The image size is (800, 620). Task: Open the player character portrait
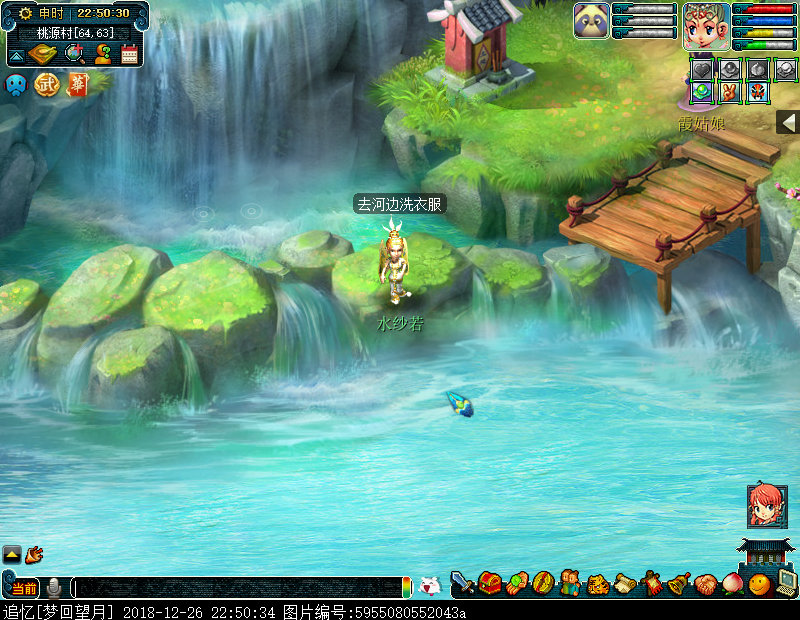[x=705, y=25]
